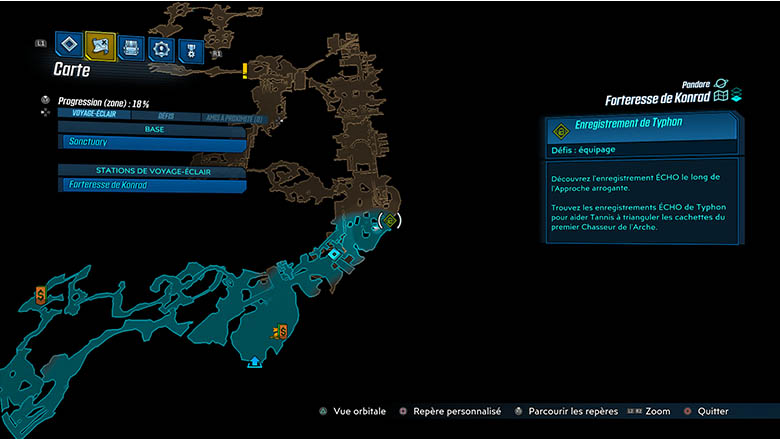Open the Enregistrement de Typhon challenge entry
The image size is (780, 439).
coord(641,130)
